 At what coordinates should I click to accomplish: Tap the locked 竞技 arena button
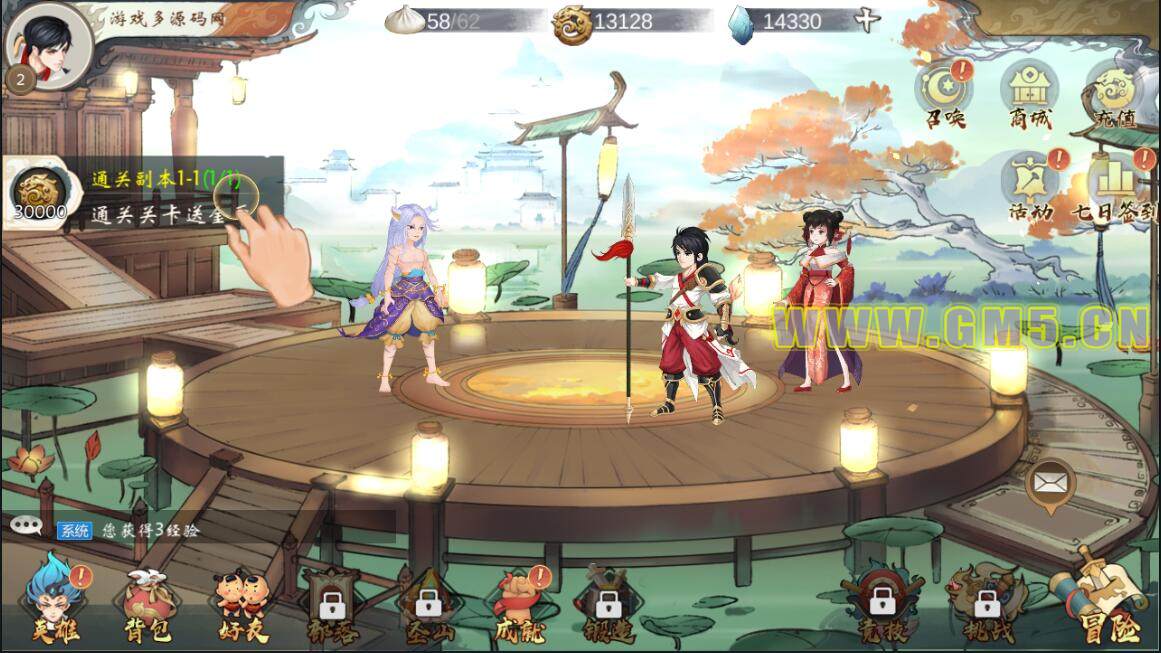(x=881, y=605)
